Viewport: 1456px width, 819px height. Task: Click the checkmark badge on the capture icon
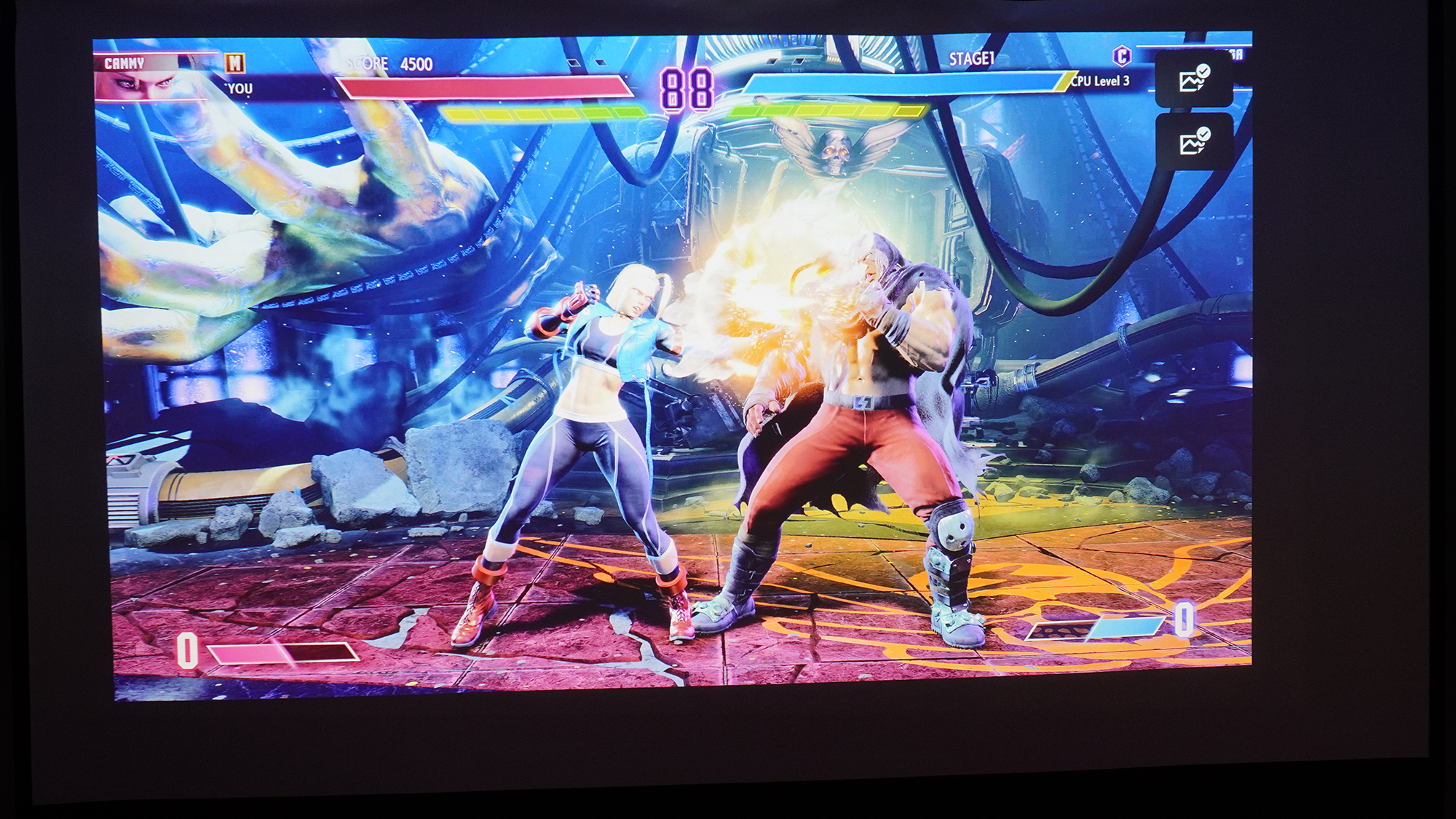click(1206, 71)
